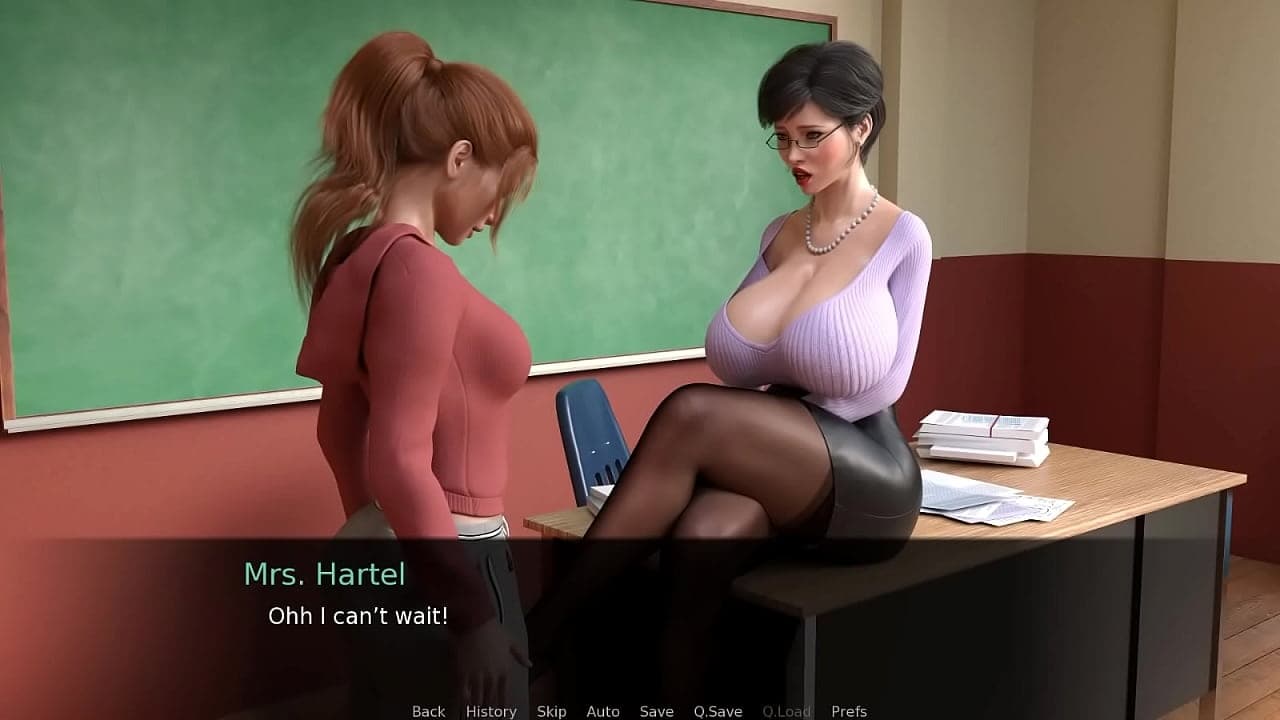The image size is (1280, 720).
Task: Click Mrs. Hartel's name label
Action: click(325, 574)
